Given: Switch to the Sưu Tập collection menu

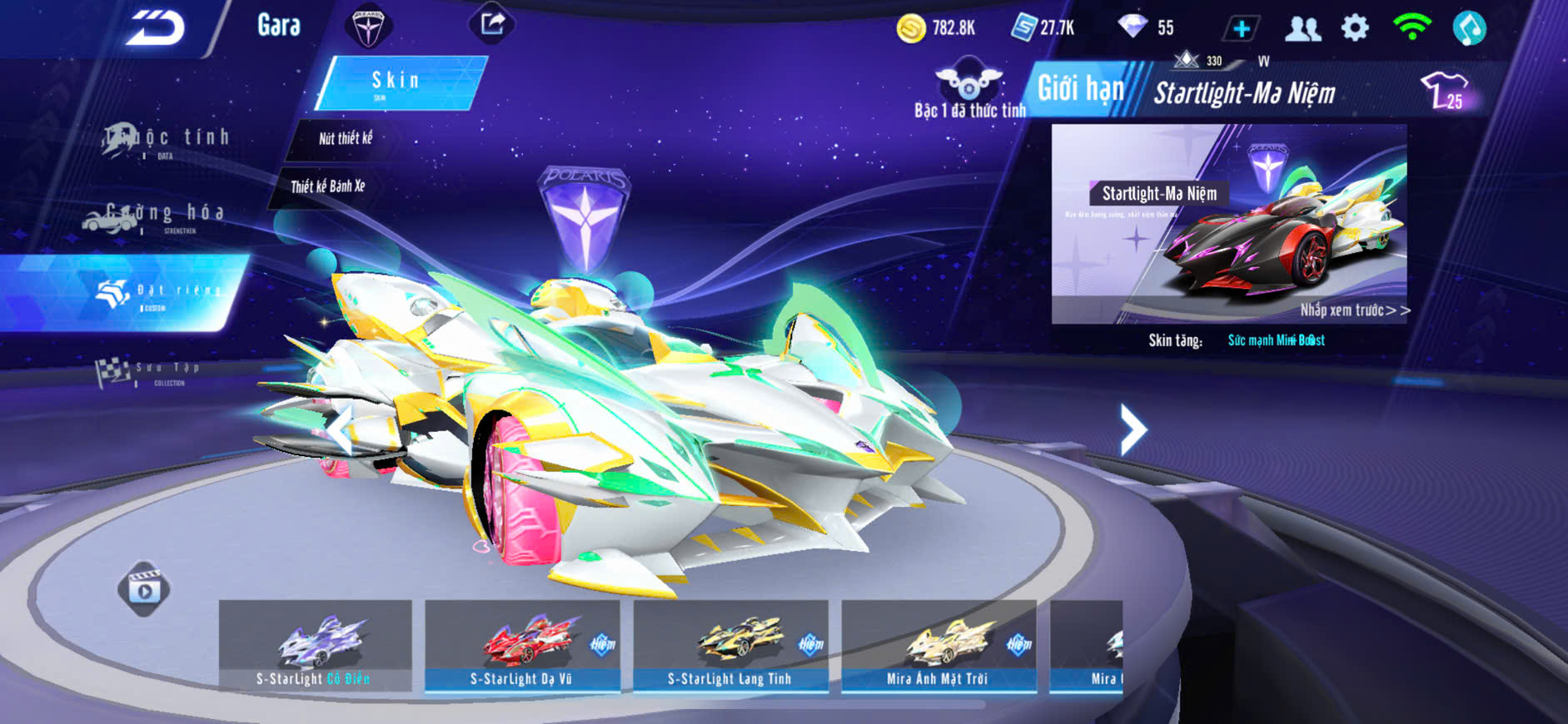Looking at the screenshot, I should [x=150, y=373].
